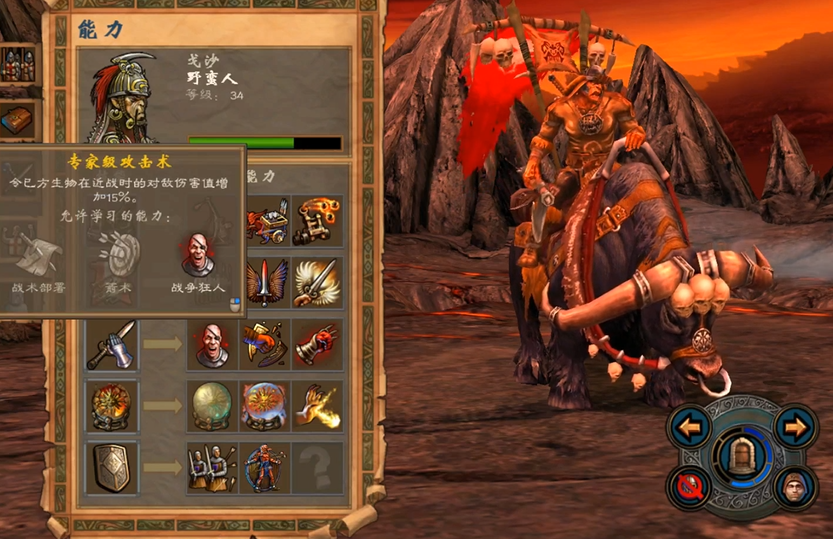
Task: Select the winged sword ability icon
Action: click(x=265, y=282)
